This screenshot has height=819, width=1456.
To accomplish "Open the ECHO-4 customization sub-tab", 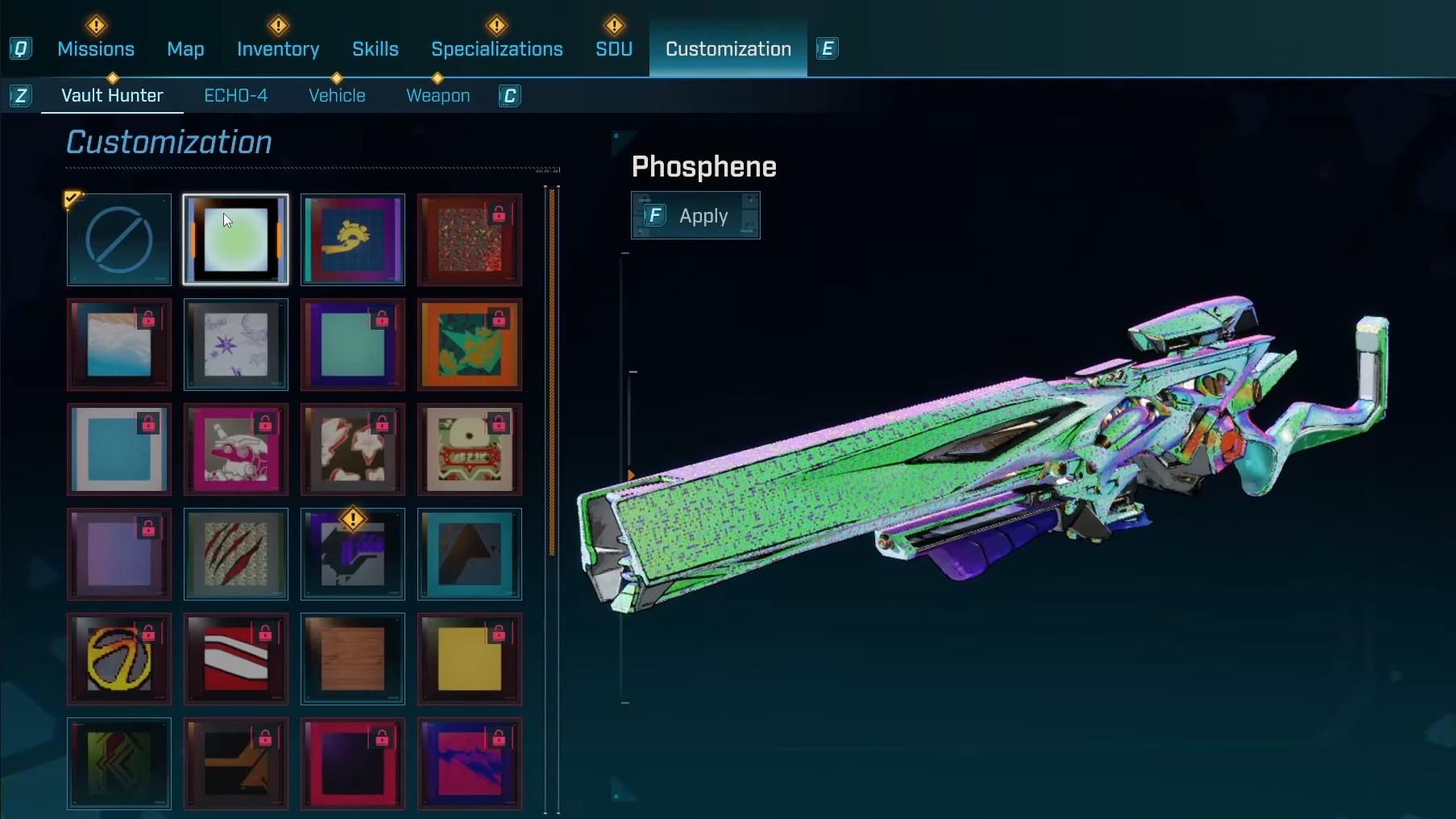I will point(236,96).
